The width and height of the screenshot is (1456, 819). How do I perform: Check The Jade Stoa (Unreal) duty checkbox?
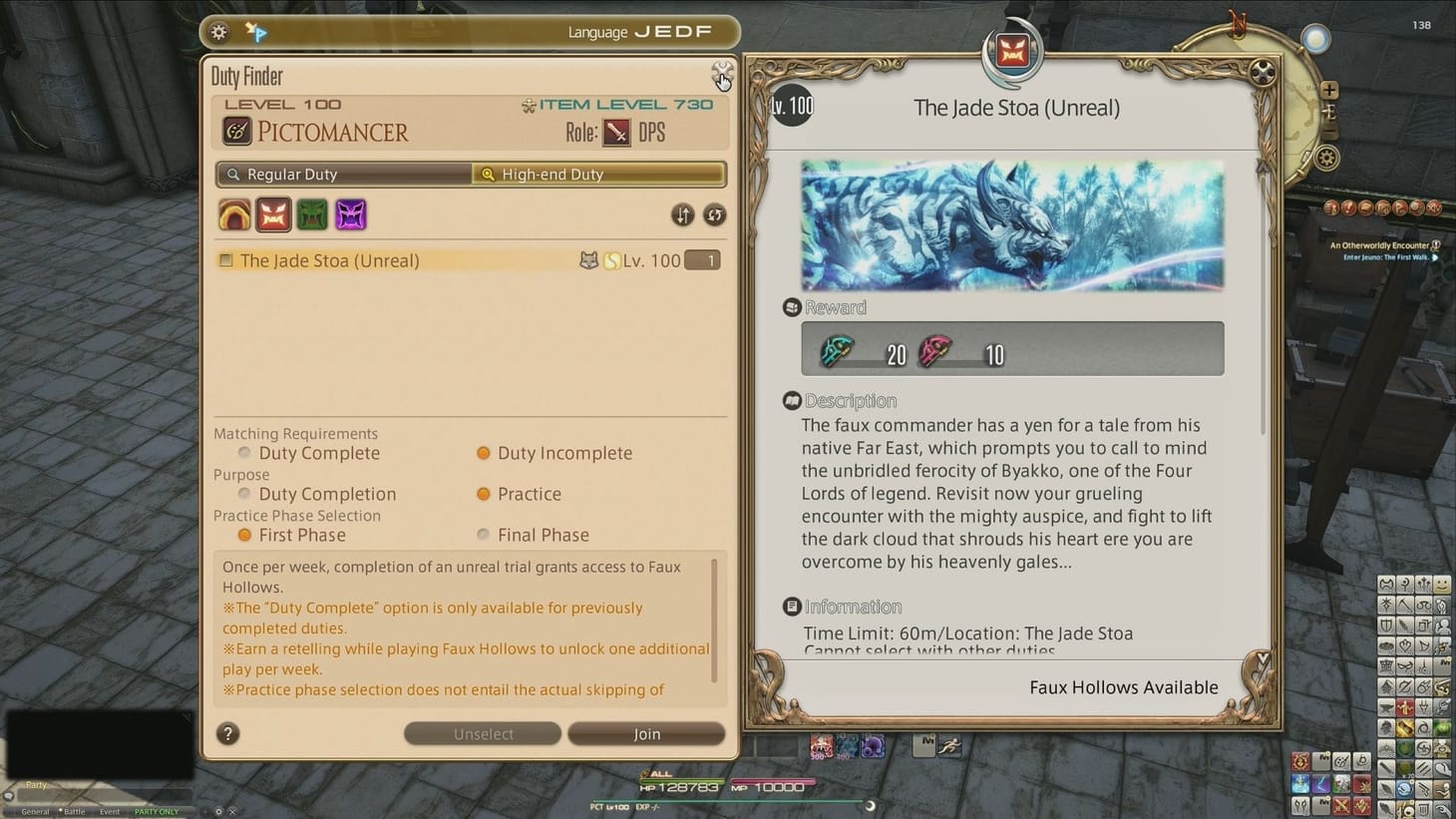224,259
